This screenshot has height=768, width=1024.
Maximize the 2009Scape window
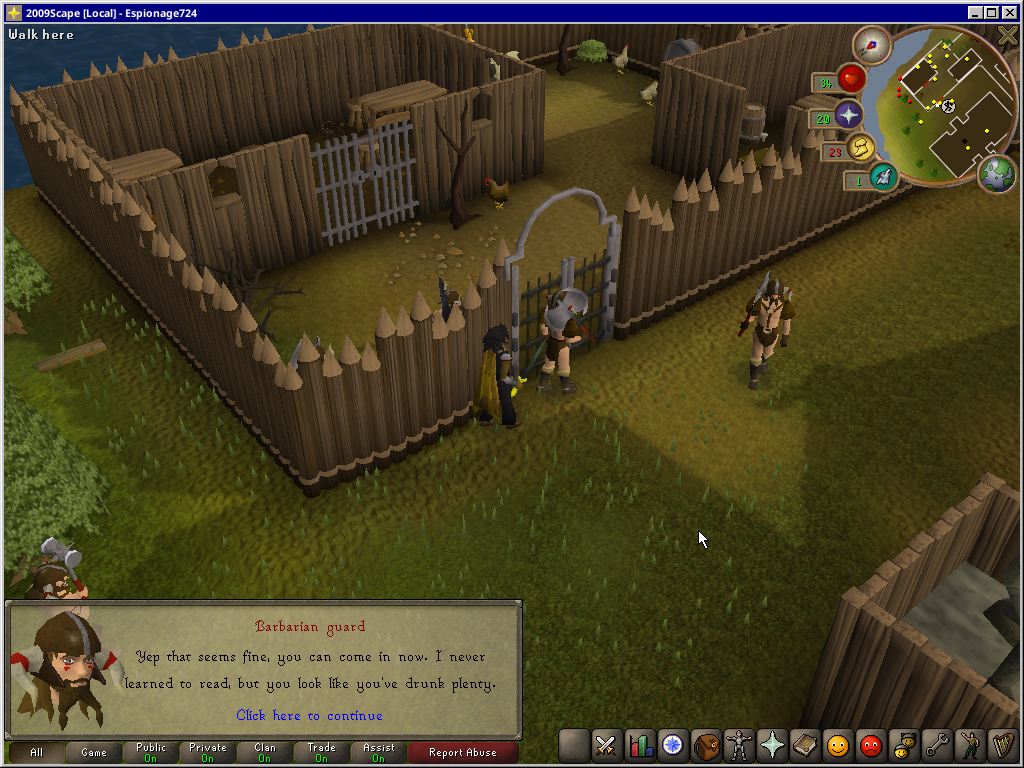tap(991, 12)
